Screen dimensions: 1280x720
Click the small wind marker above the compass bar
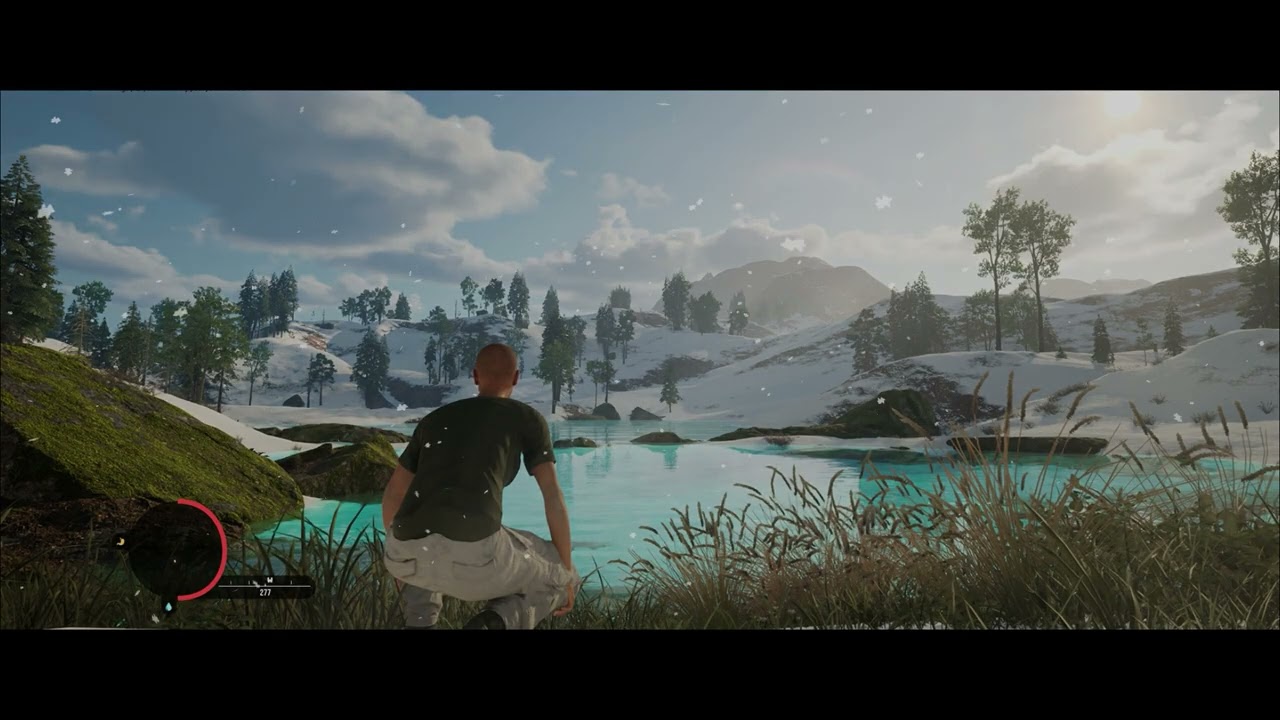coord(257,583)
